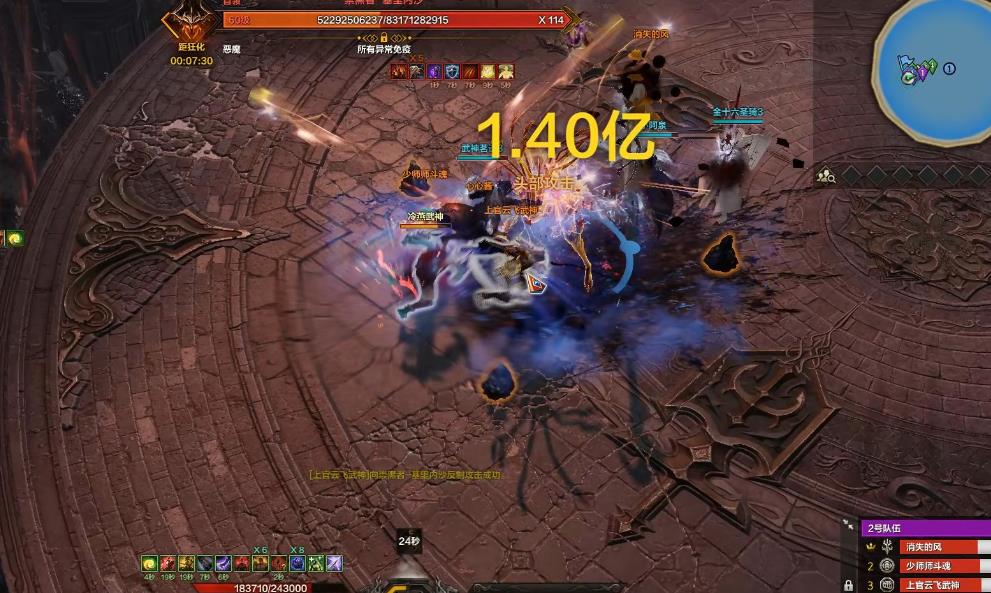
Task: Use the purple arrow skill in the hotbar
Action: coord(334,564)
